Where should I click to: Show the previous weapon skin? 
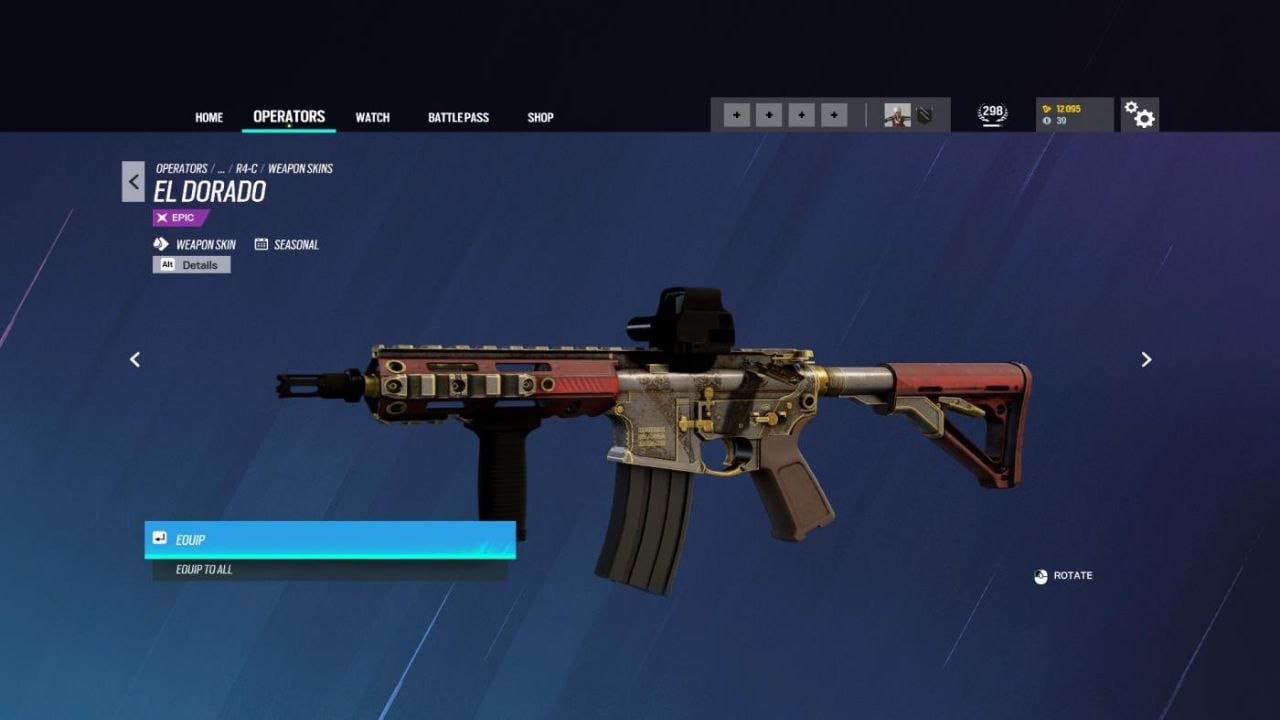click(x=135, y=360)
